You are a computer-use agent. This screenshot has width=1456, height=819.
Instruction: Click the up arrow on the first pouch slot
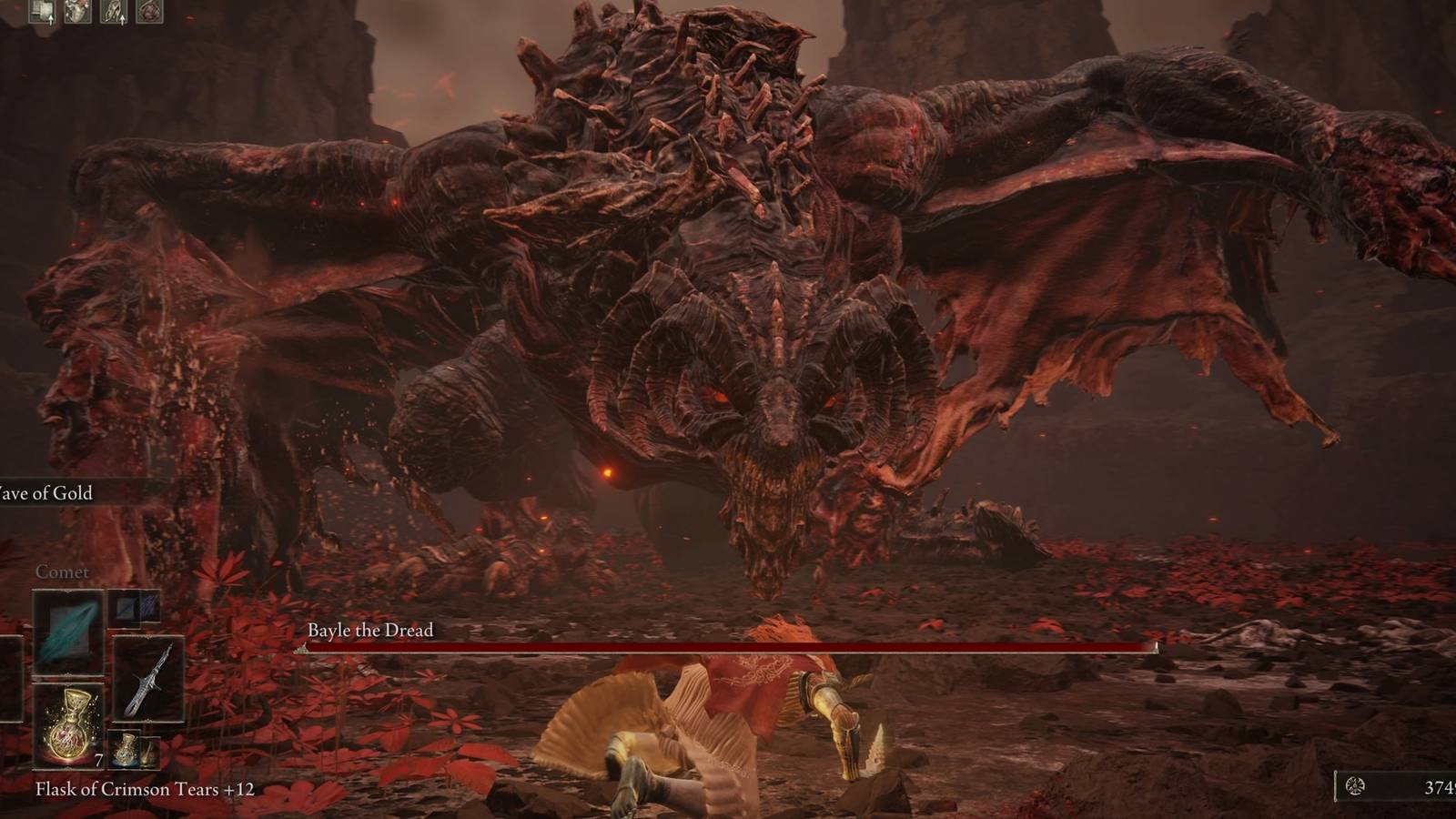click(51, 18)
